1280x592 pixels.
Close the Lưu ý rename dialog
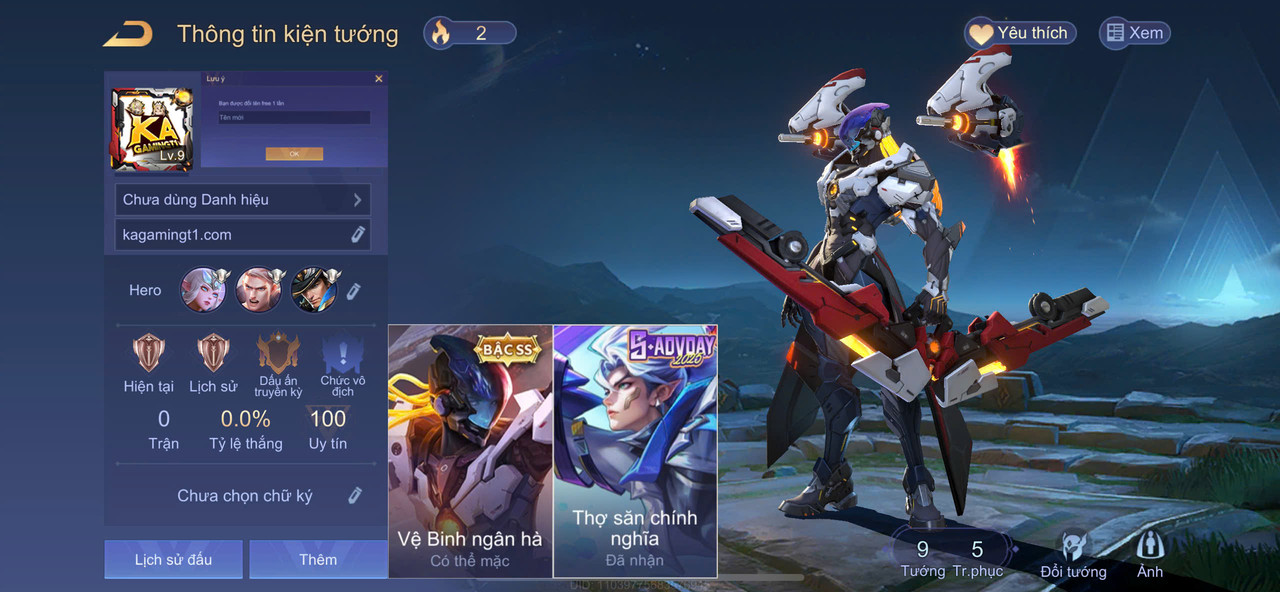pyautogui.click(x=378, y=78)
